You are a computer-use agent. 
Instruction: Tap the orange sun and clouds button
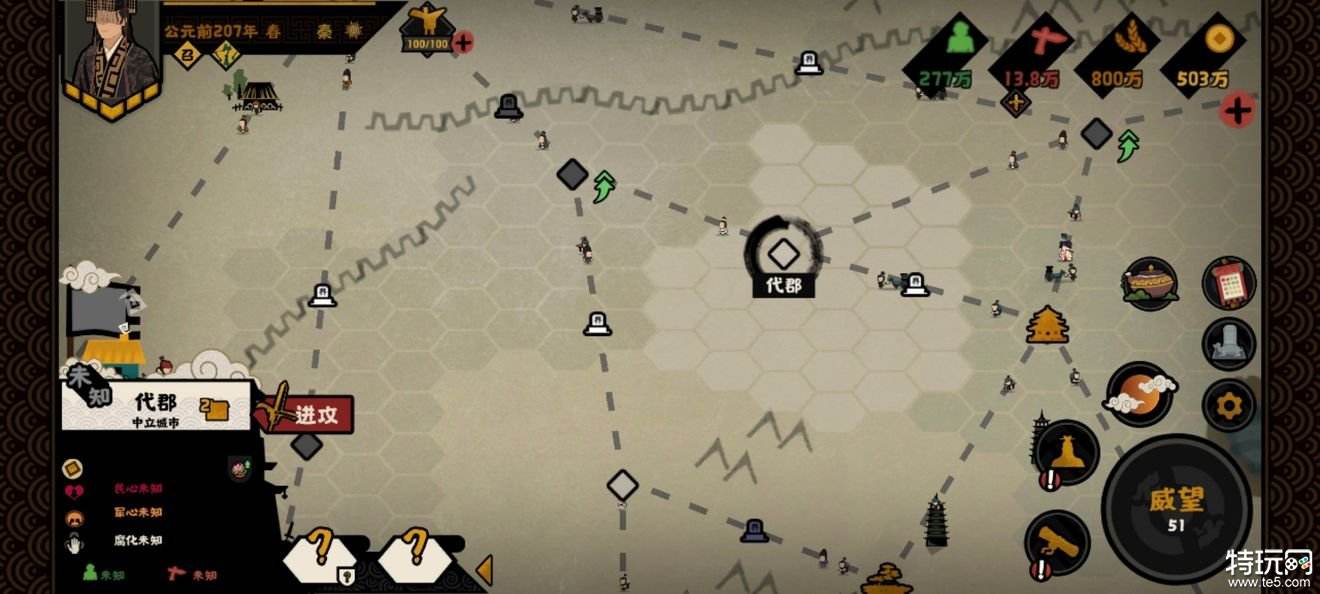click(x=1139, y=394)
